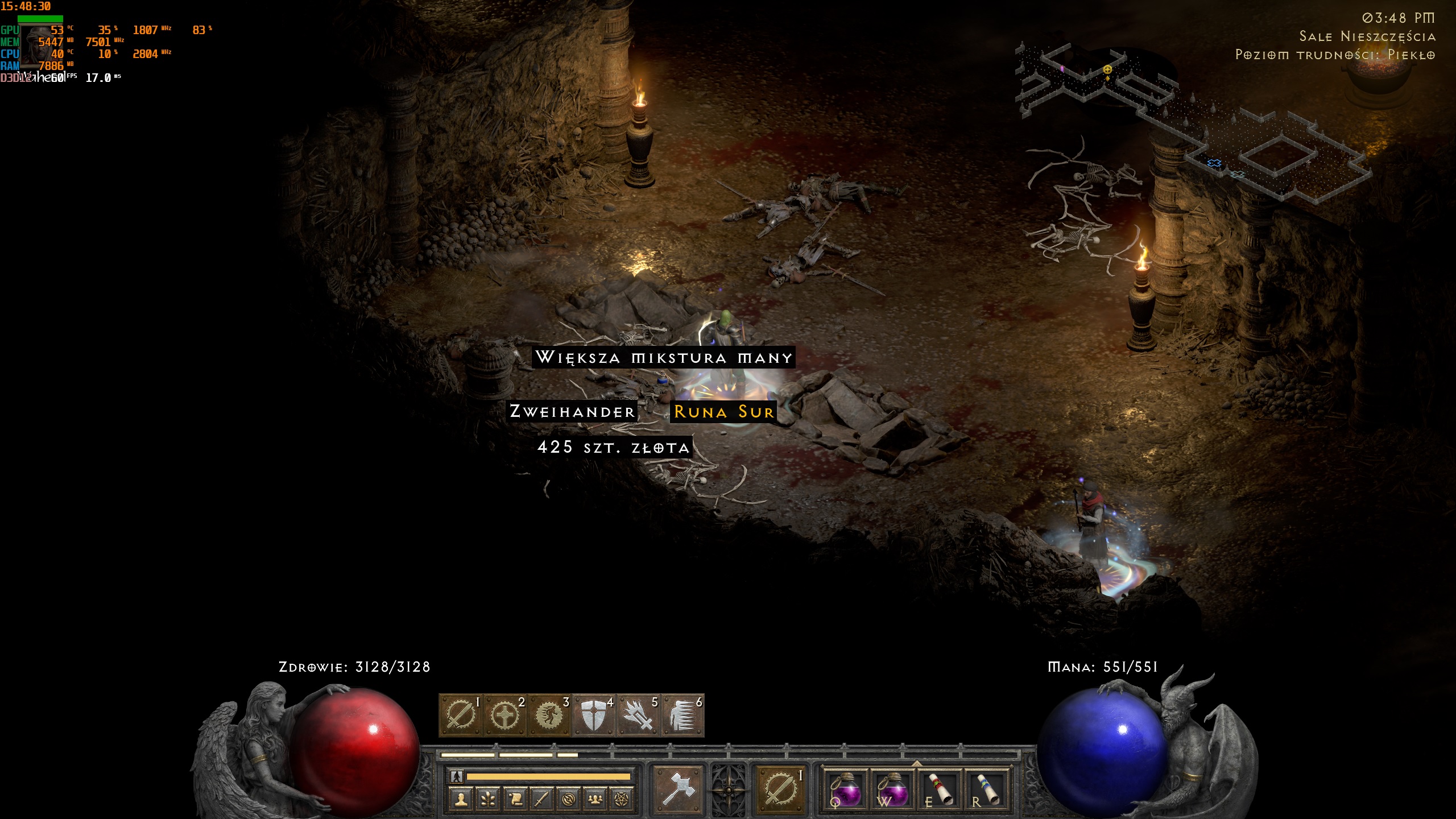Open the right-click sword aura skill selector
The width and height of the screenshot is (1456, 819).
780,789
